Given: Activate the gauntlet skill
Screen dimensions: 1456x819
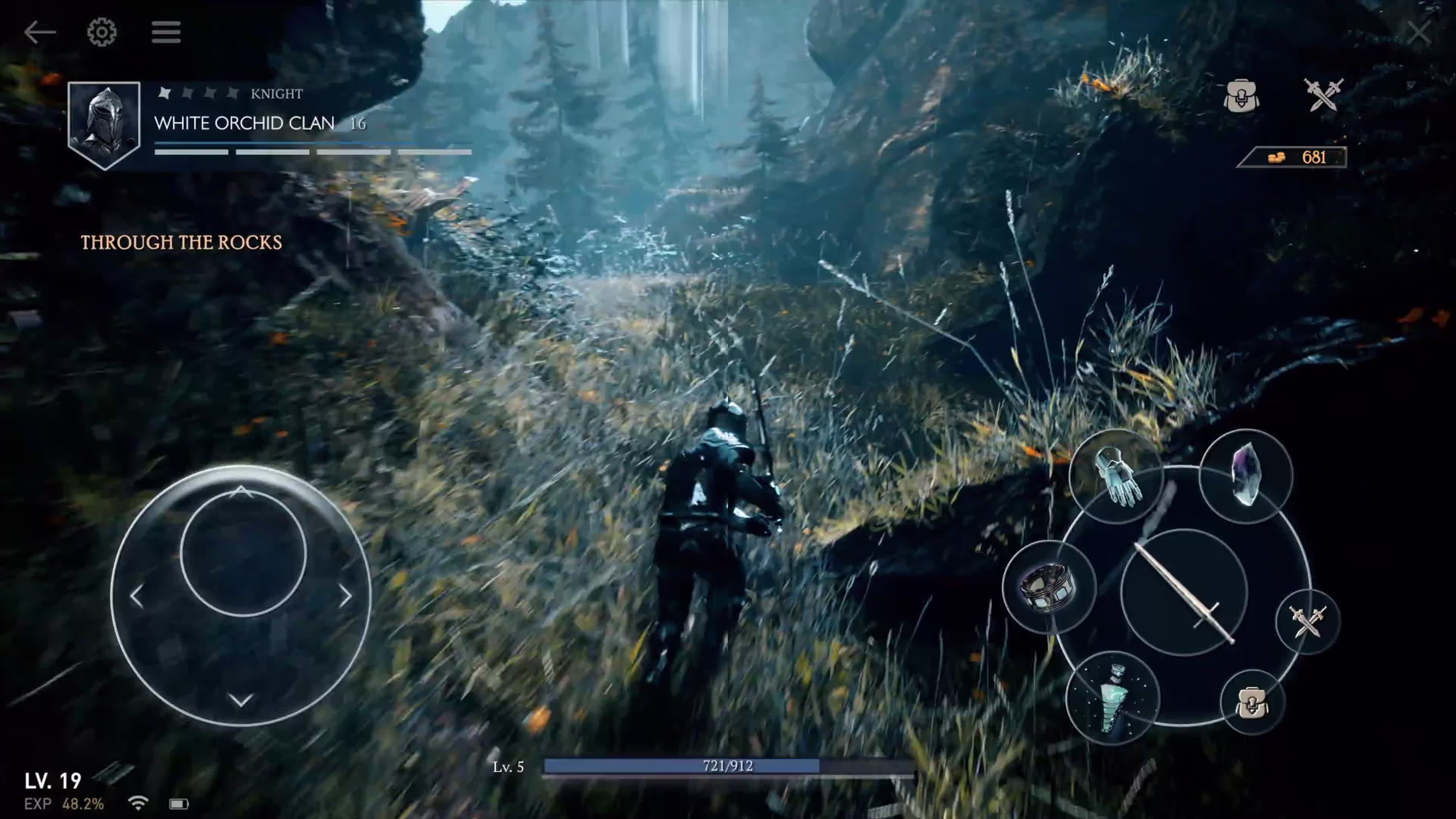Looking at the screenshot, I should pyautogui.click(x=1115, y=476).
